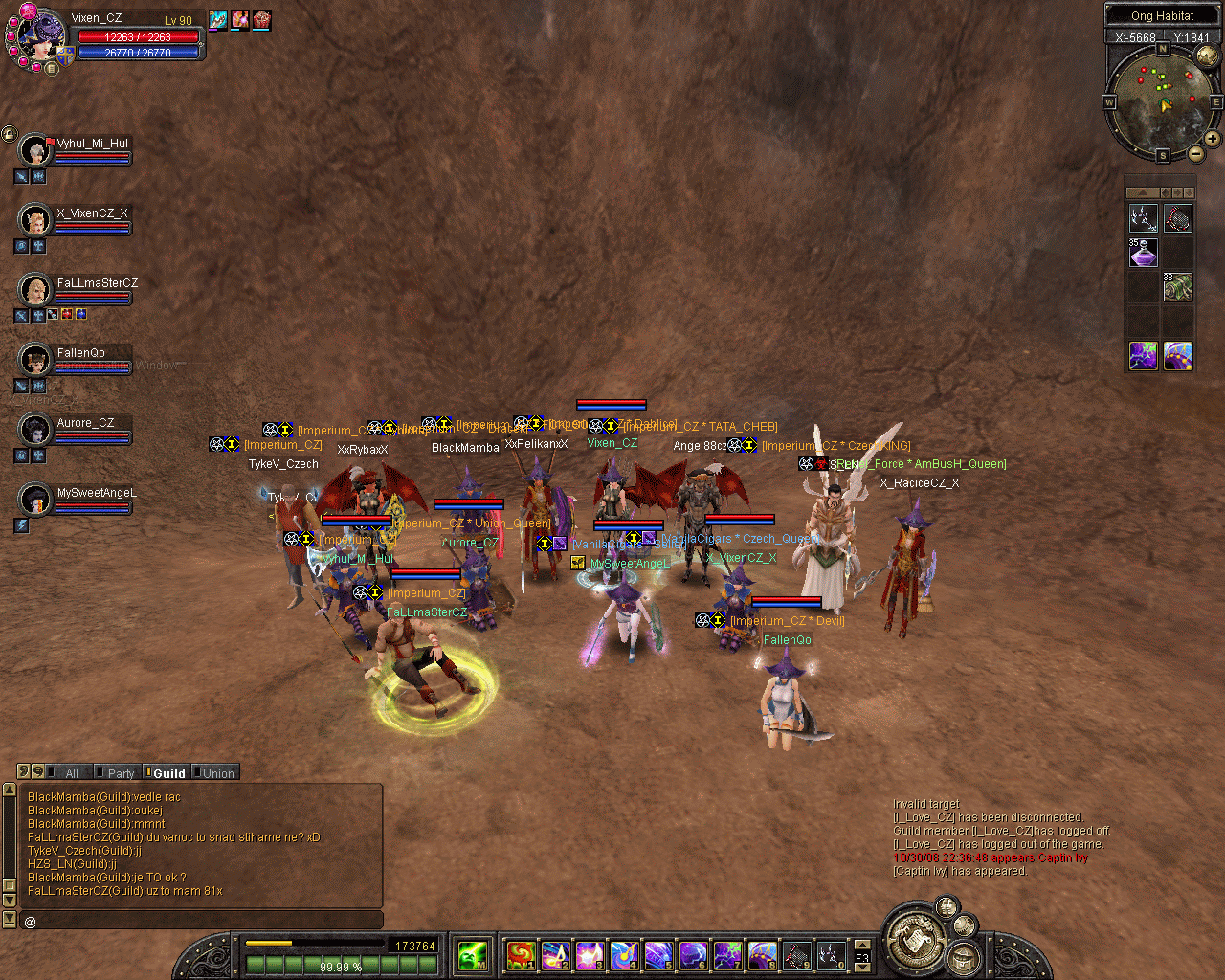
Task: Switch chat to the All tab
Action: click(x=70, y=773)
